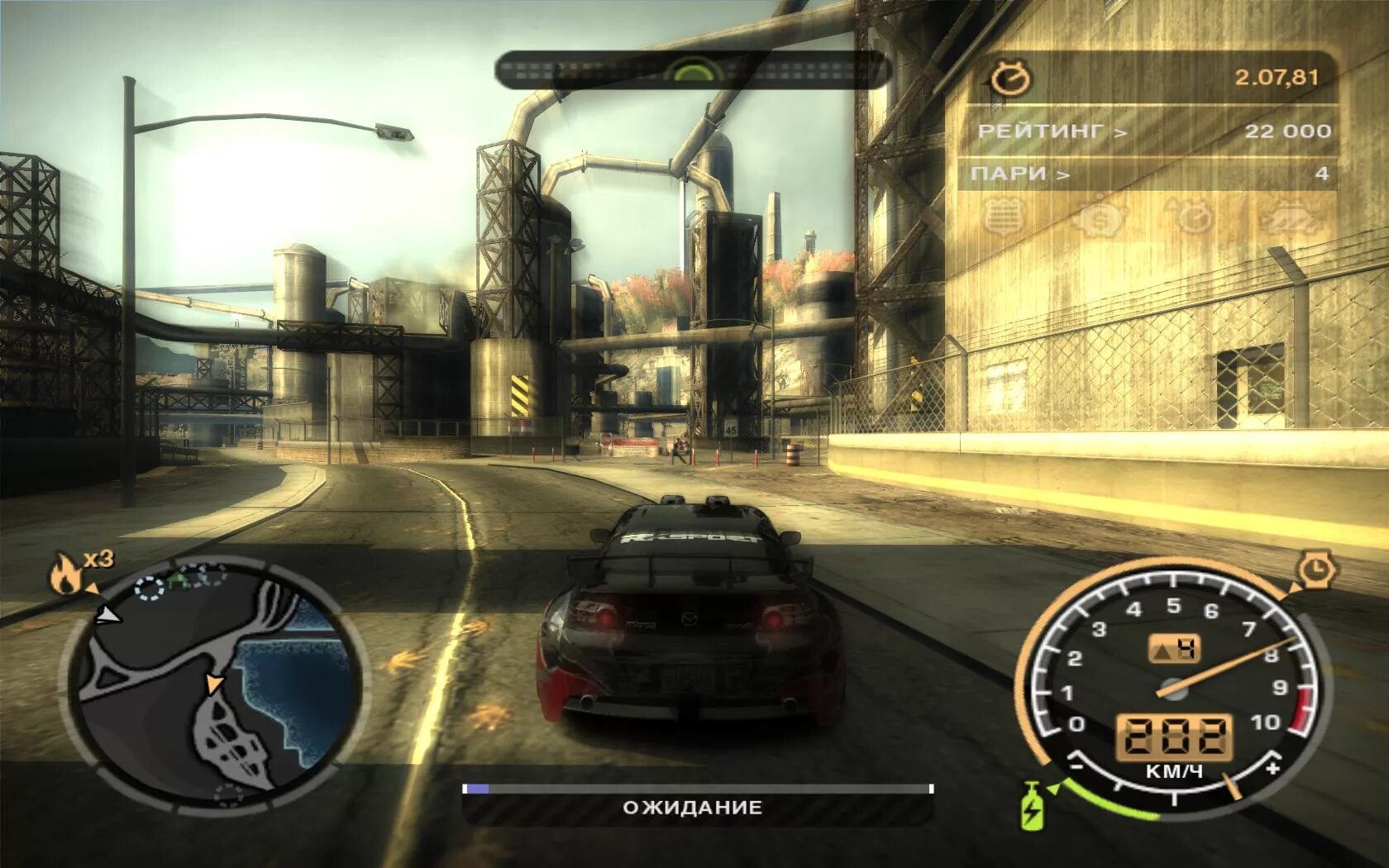
Task: Select the white arrow marker on minimap edge
Action: pyautogui.click(x=108, y=615)
